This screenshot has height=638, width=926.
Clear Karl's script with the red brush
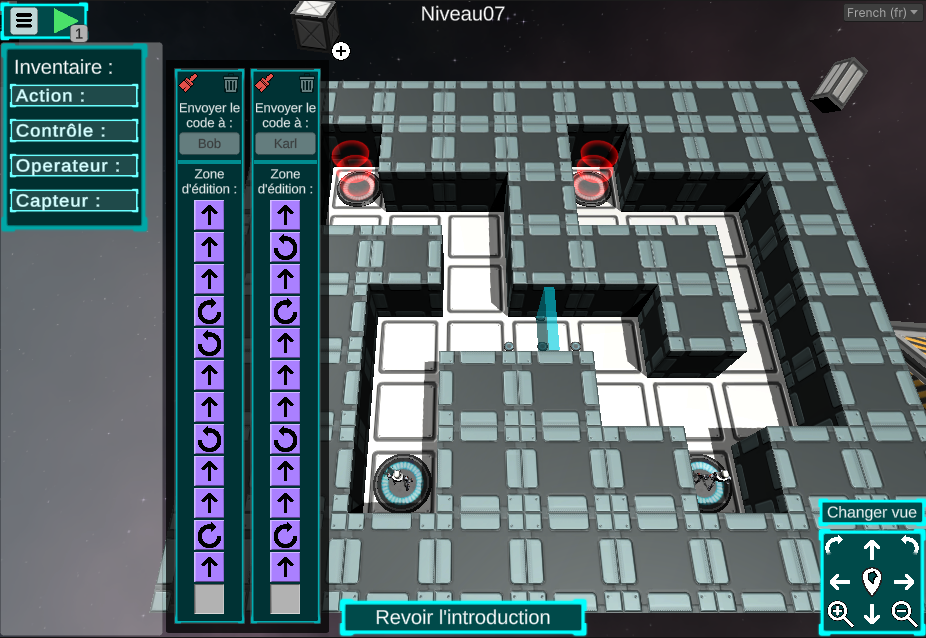(x=263, y=84)
